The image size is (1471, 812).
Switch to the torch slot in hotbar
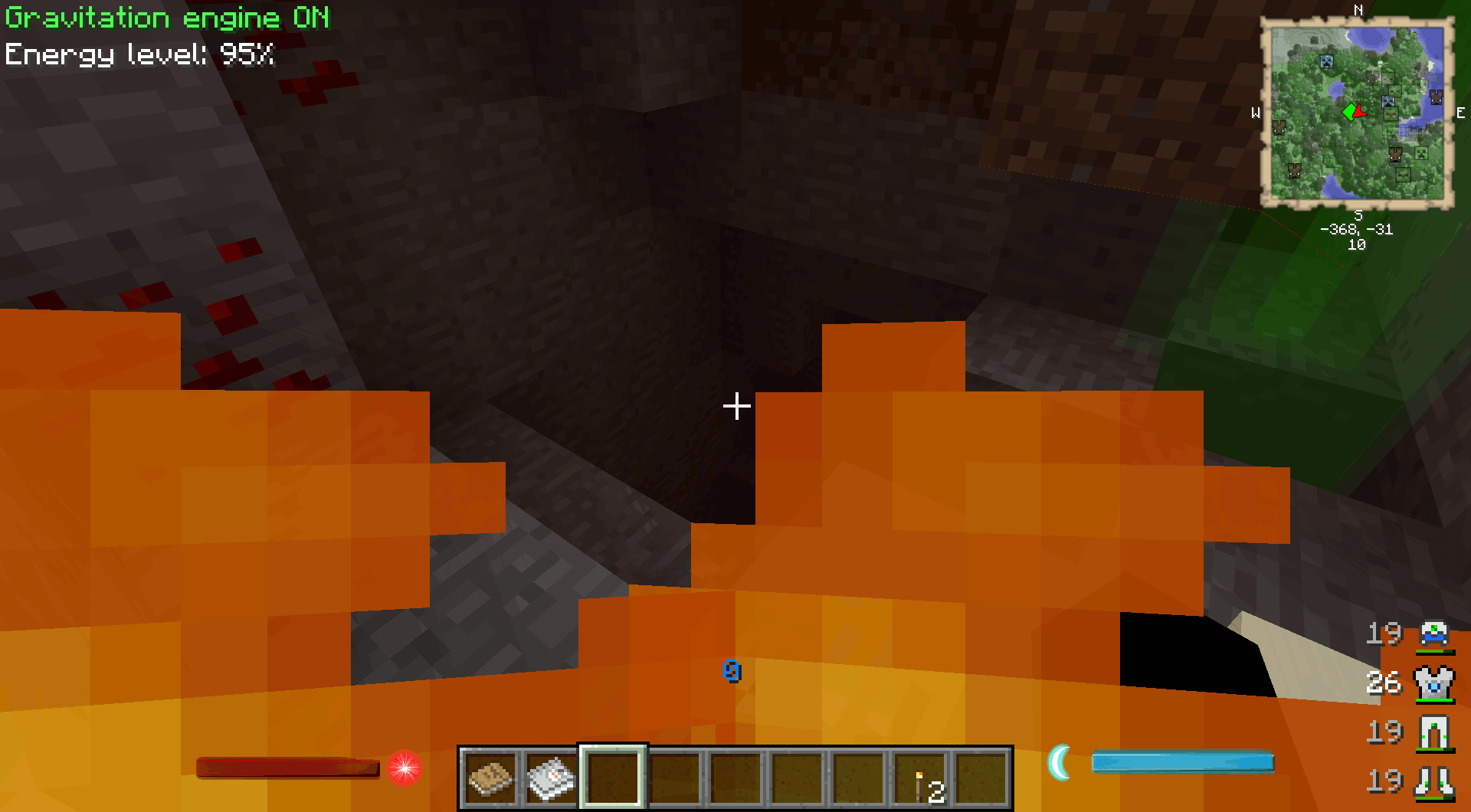[921, 778]
